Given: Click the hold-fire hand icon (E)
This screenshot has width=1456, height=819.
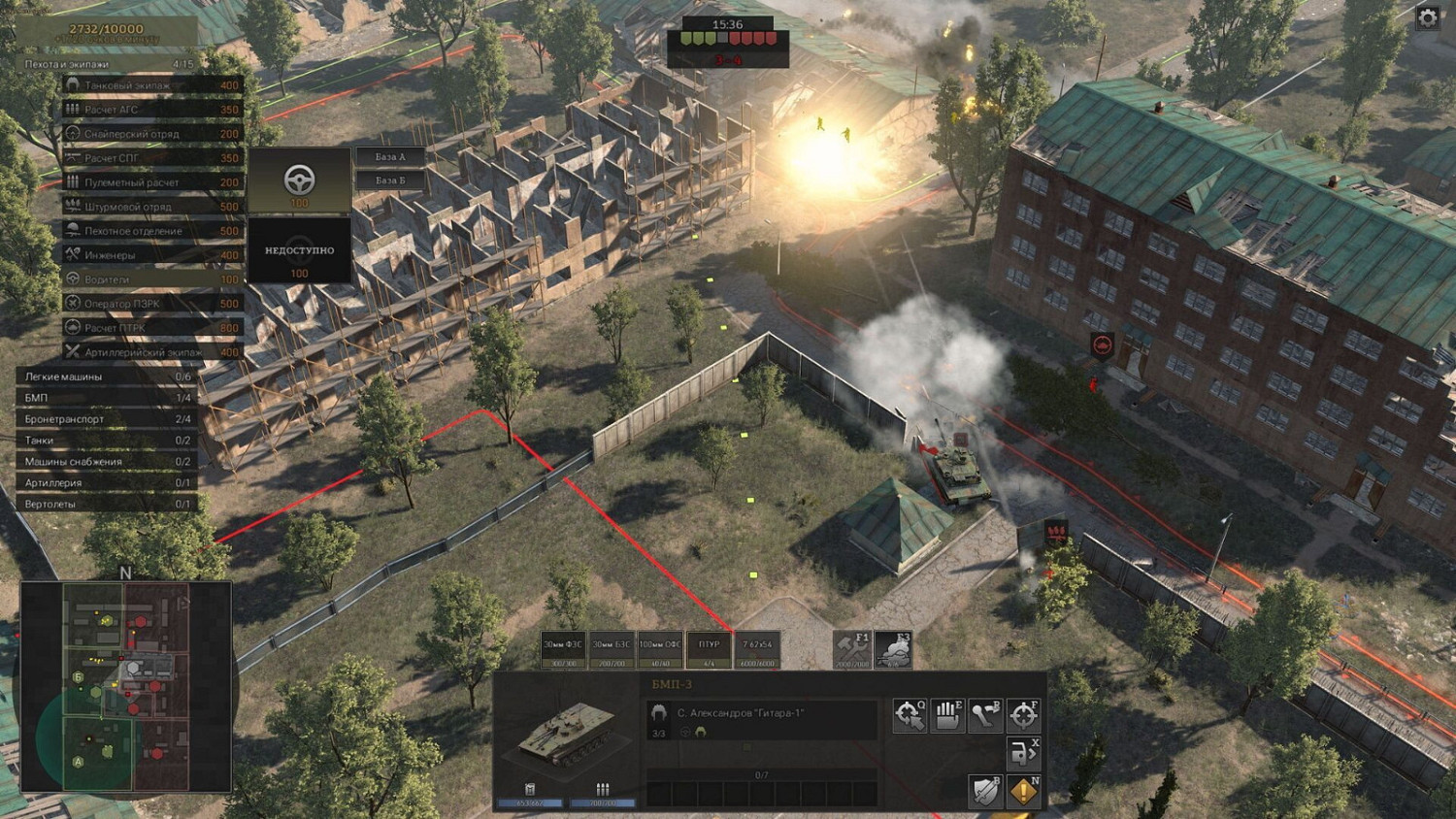Looking at the screenshot, I should tap(947, 714).
